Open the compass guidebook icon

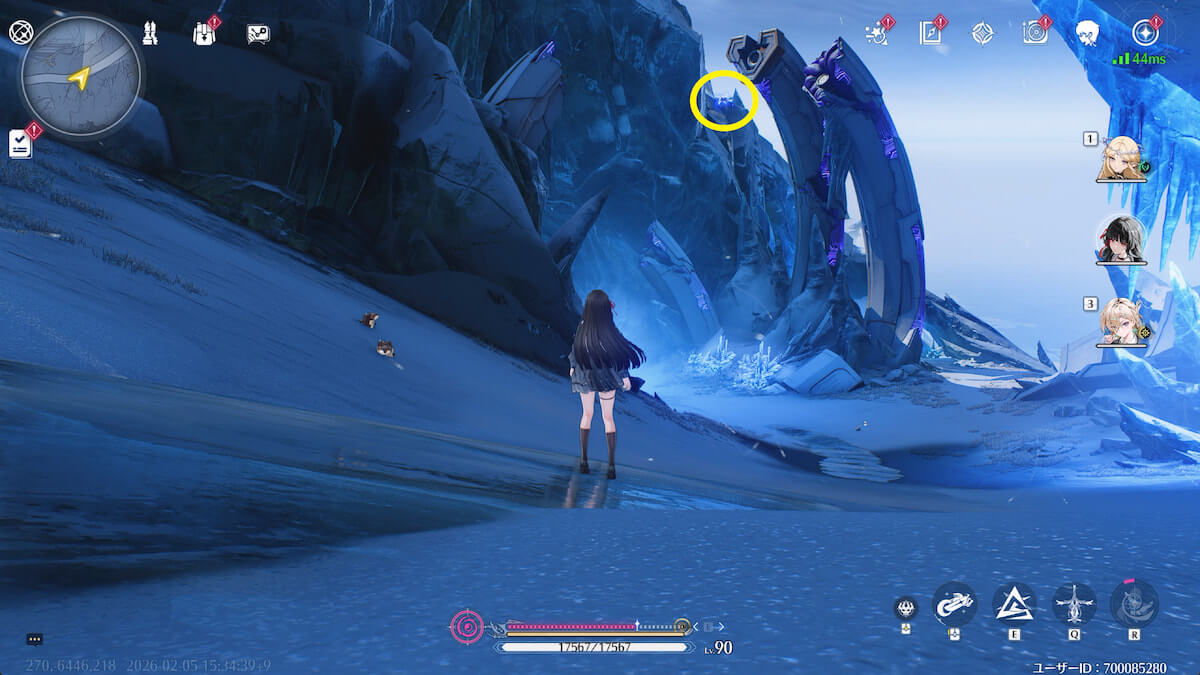point(931,33)
